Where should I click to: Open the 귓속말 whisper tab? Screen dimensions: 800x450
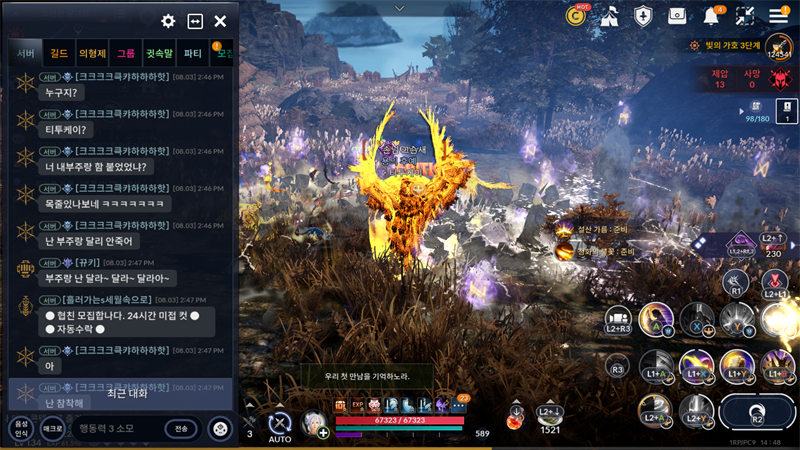coord(159,53)
